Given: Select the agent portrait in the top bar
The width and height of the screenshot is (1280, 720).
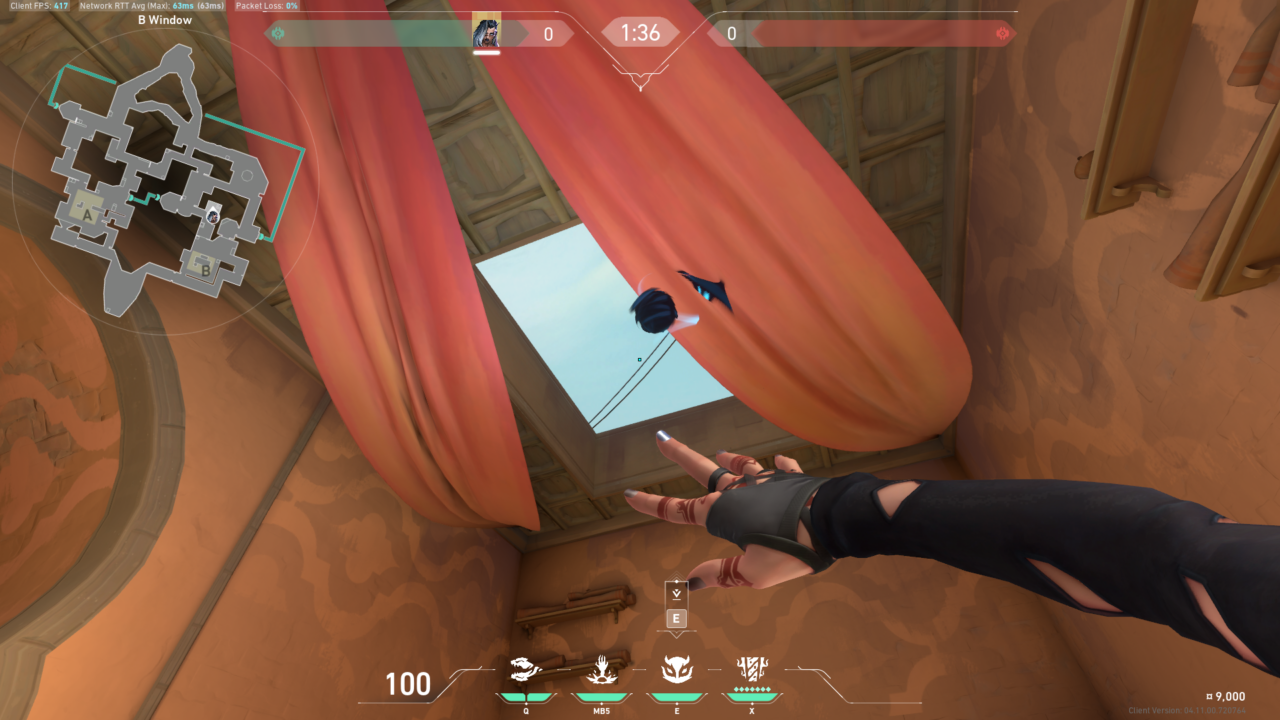Looking at the screenshot, I should pyautogui.click(x=486, y=34).
